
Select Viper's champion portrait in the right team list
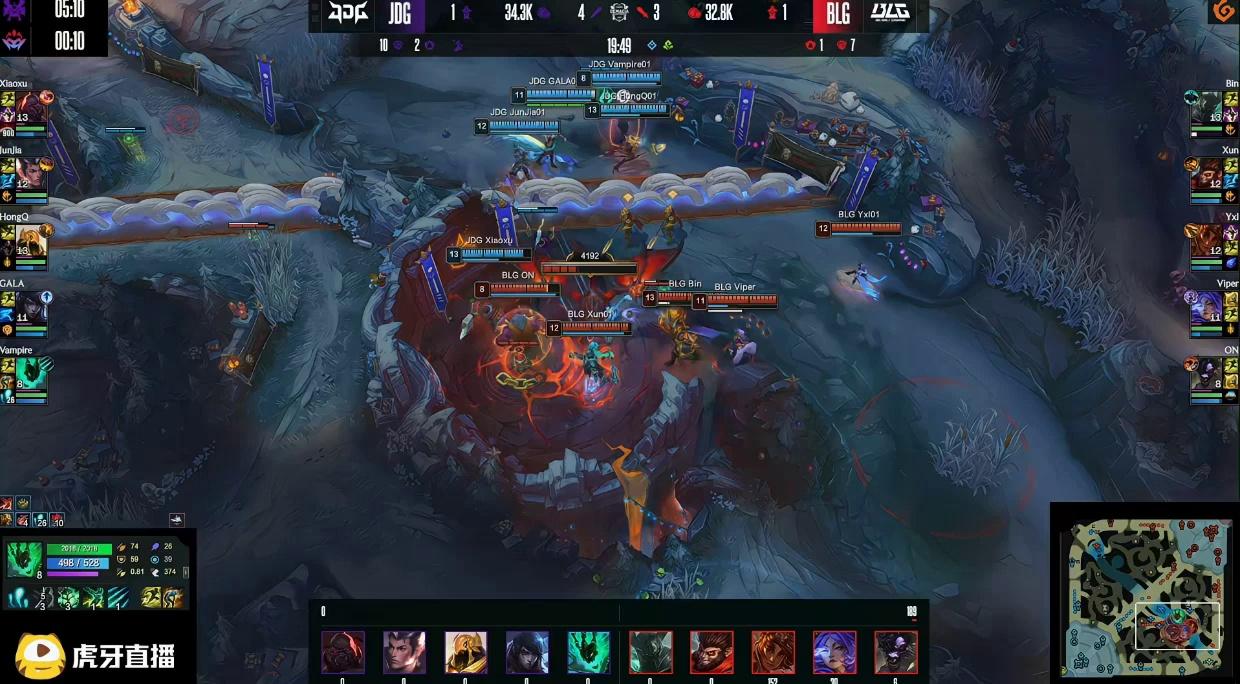pos(1208,307)
